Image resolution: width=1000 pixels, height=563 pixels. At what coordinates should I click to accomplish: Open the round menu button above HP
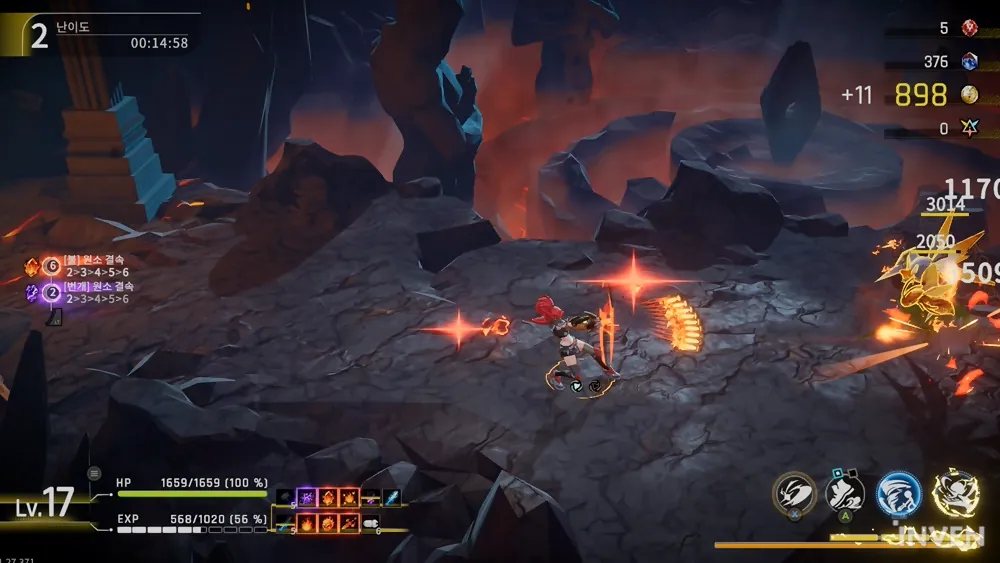(95, 473)
